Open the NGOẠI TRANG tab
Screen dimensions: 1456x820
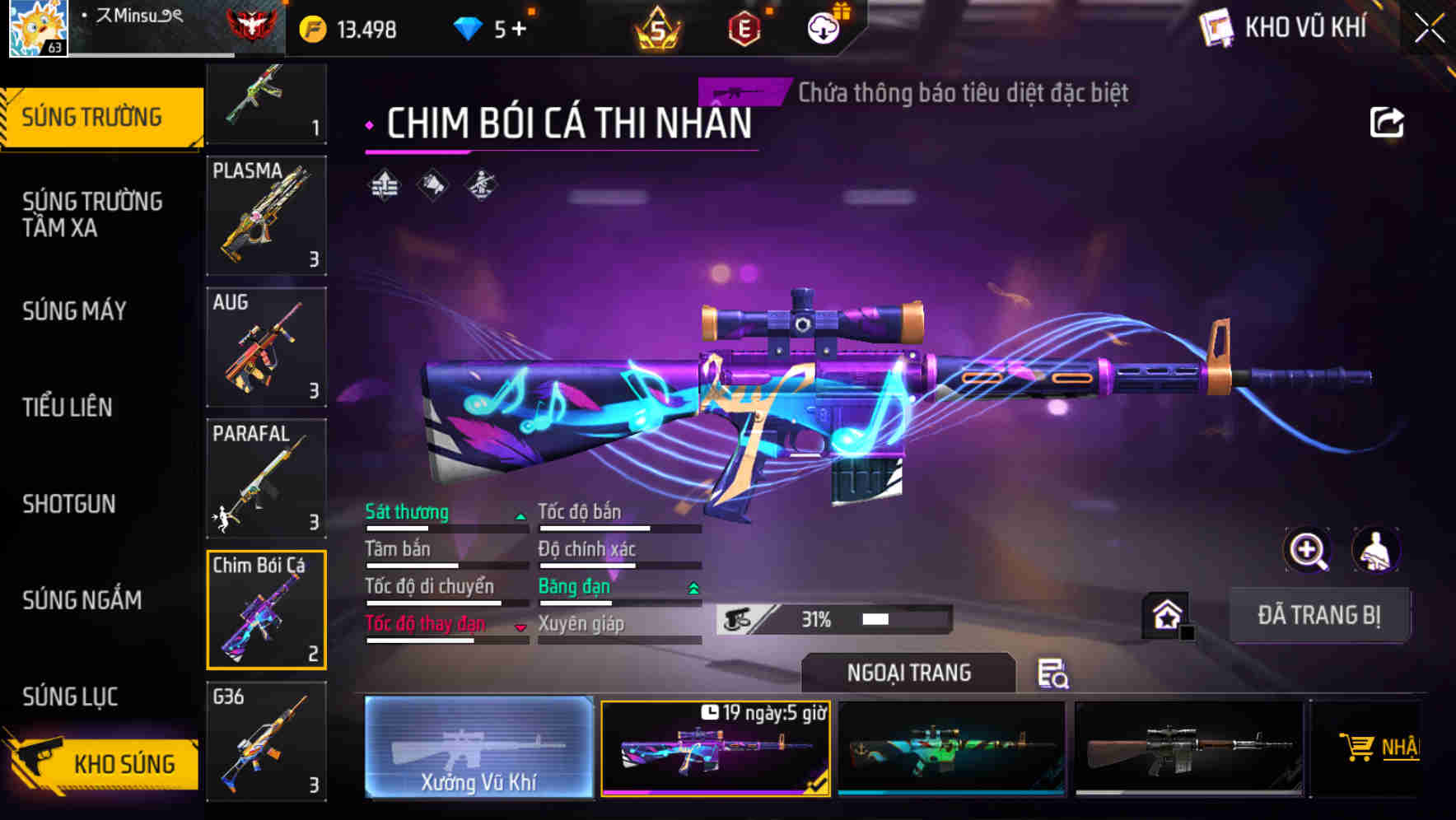click(910, 672)
